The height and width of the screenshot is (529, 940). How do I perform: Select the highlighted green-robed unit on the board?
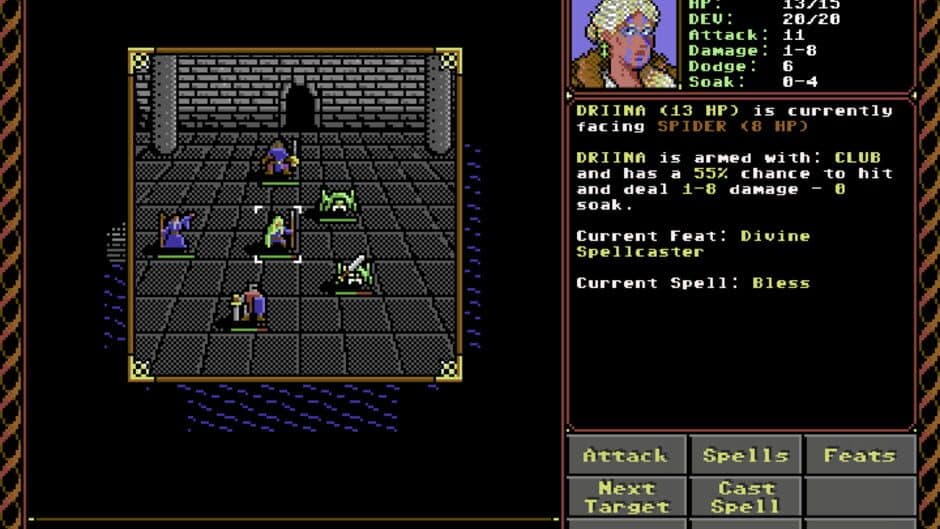pos(278,234)
